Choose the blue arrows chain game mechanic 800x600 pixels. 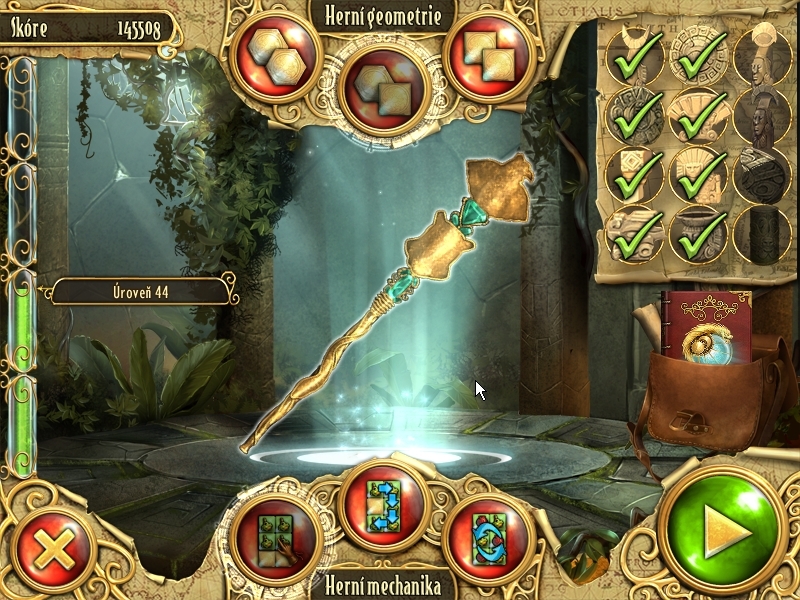(x=384, y=506)
